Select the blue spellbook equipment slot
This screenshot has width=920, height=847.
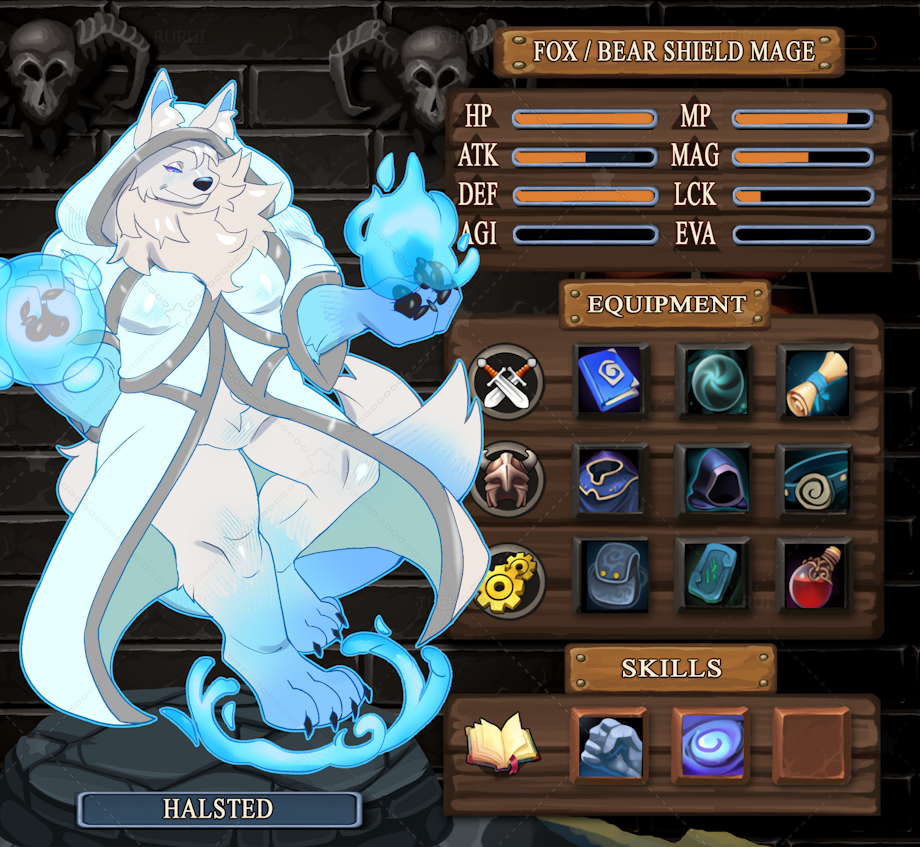611,381
